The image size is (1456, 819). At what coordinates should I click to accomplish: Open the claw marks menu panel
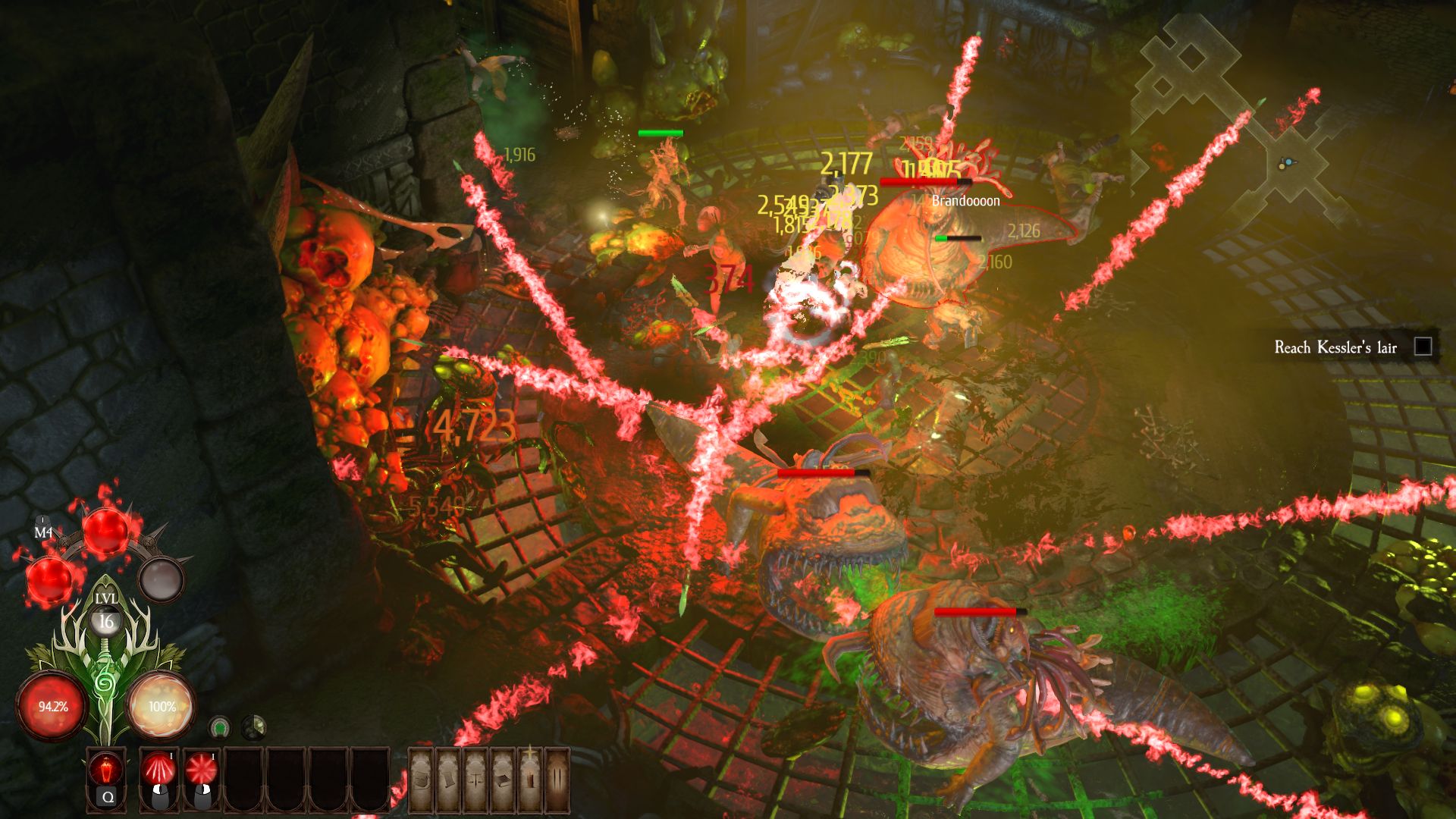557,780
